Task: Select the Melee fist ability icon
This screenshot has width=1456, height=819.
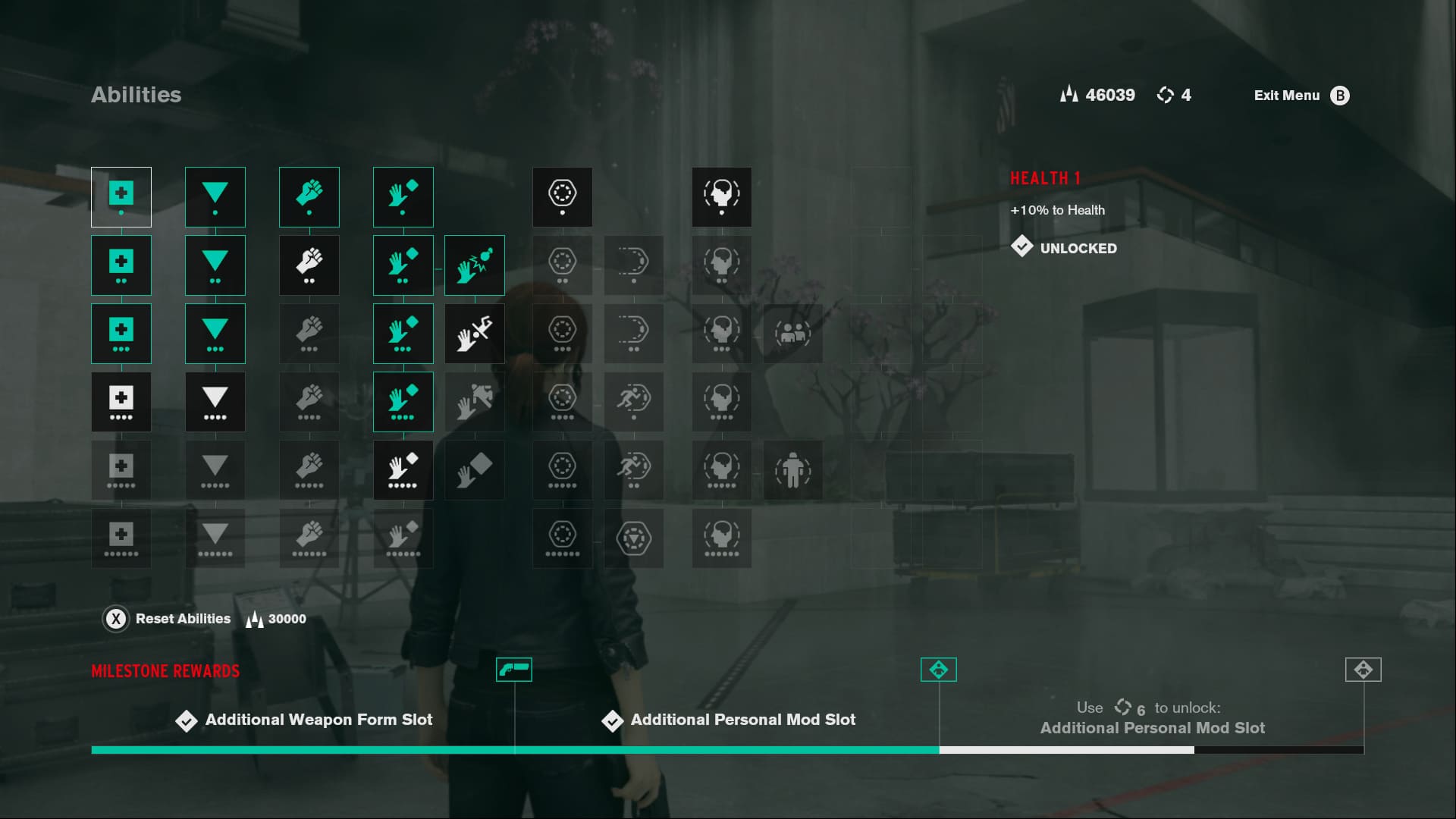Action: 309,197
